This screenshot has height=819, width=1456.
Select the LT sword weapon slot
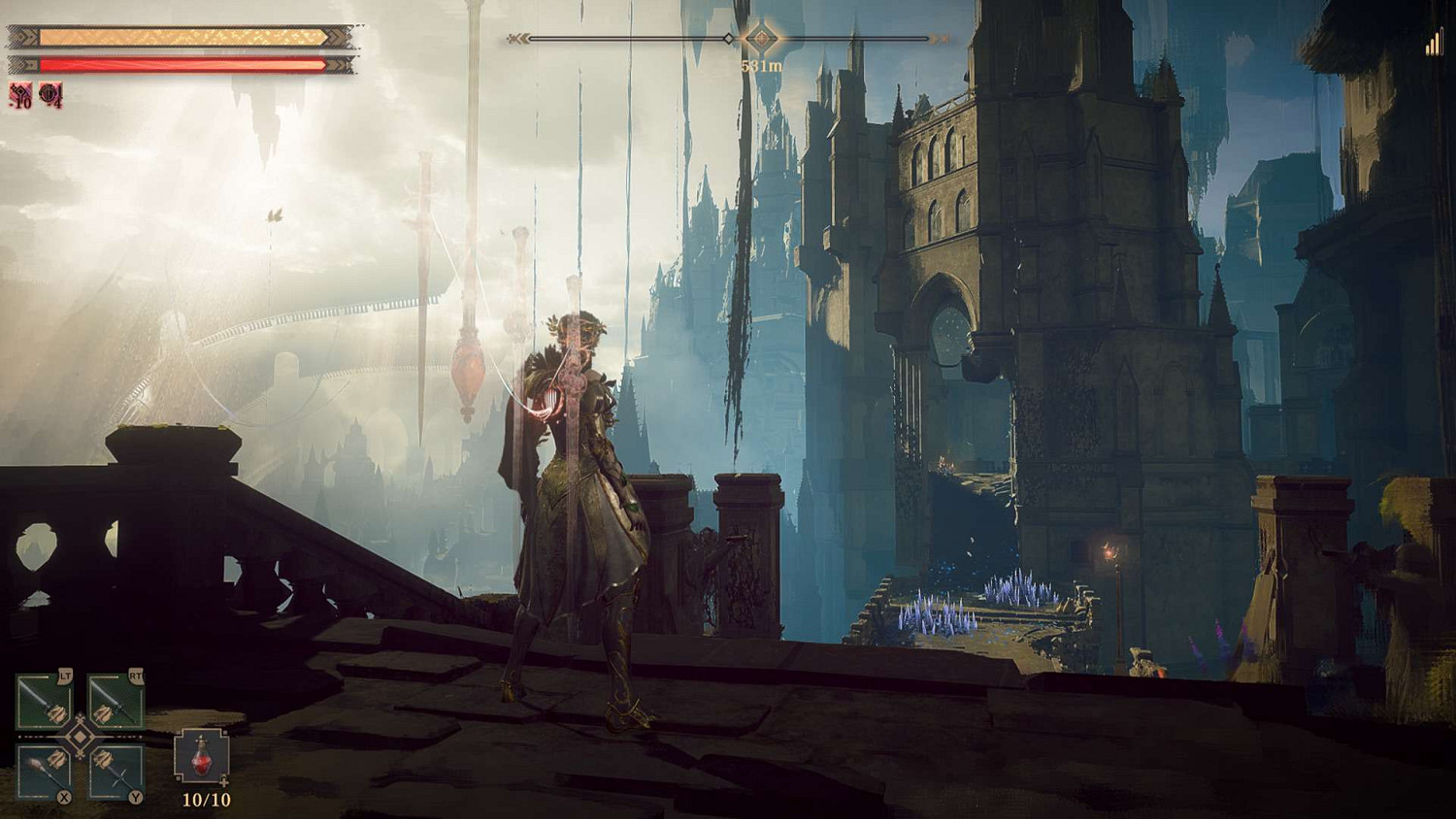45,701
